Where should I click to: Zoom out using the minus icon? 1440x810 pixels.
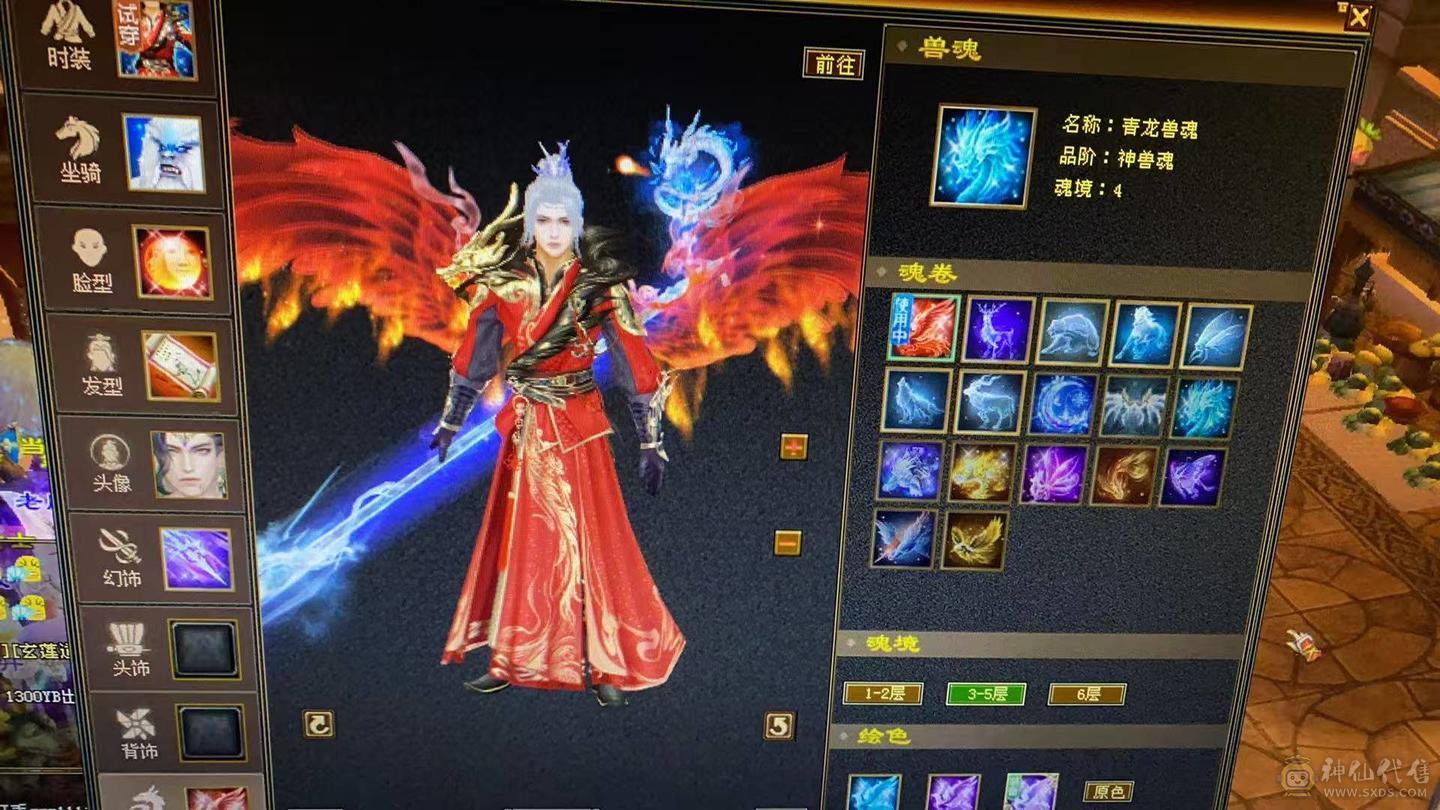(x=789, y=544)
